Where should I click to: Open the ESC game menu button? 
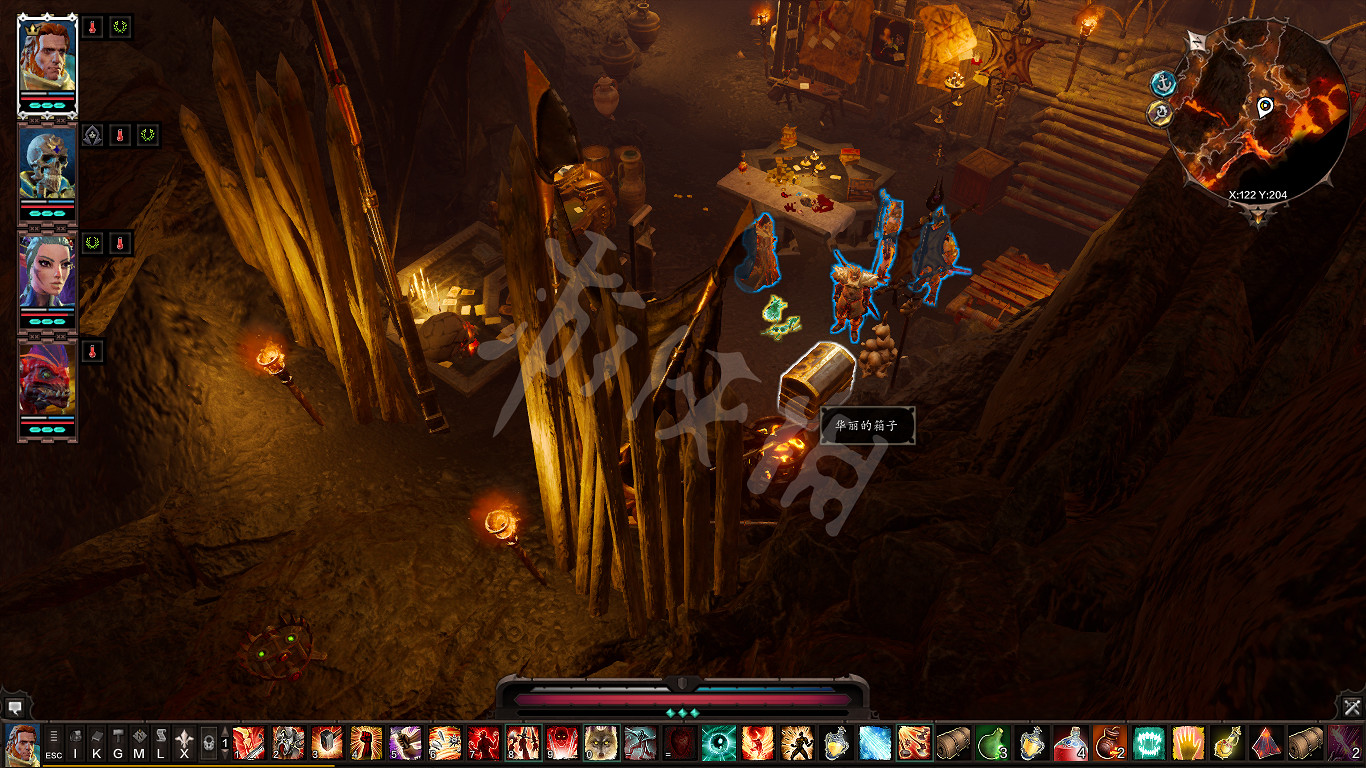pos(54,745)
